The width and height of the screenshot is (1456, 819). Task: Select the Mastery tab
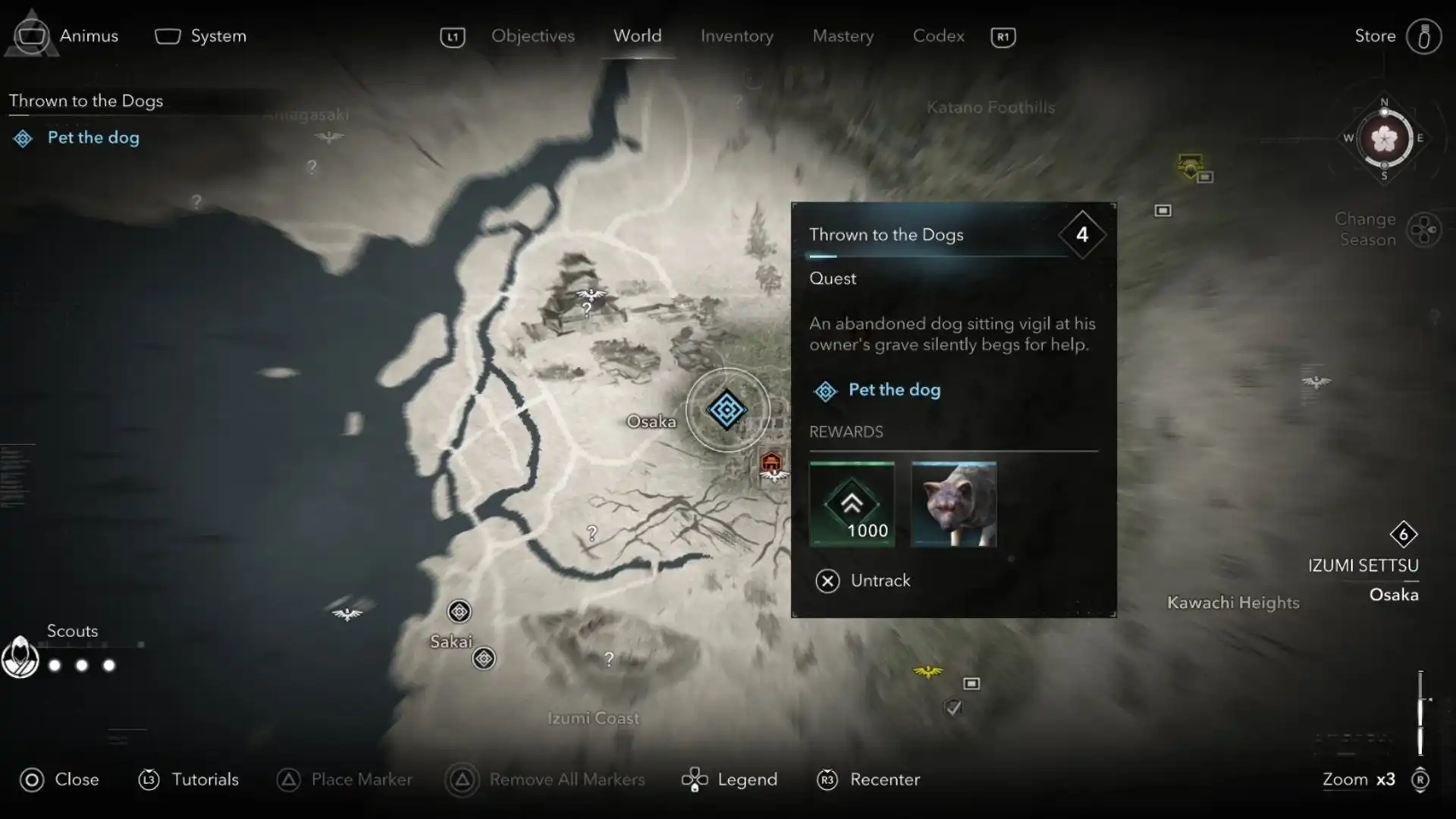pyautogui.click(x=843, y=36)
